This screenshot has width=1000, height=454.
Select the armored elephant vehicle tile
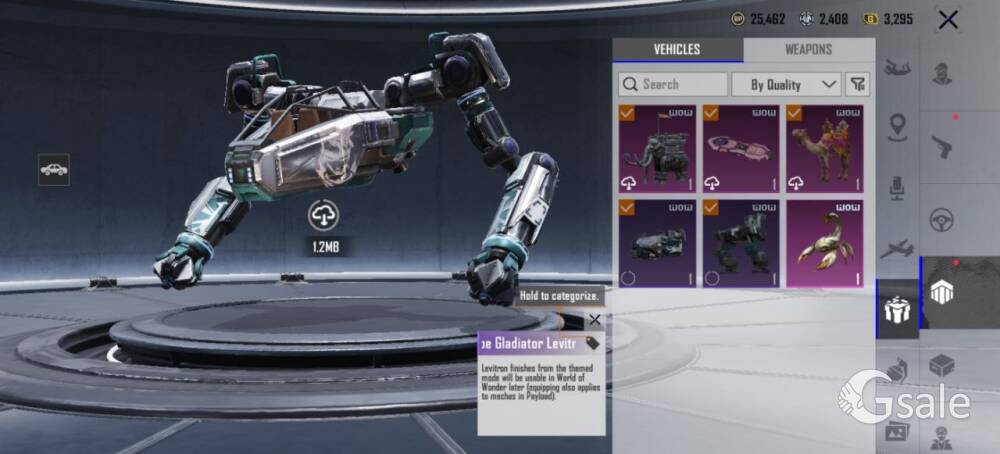pos(657,149)
